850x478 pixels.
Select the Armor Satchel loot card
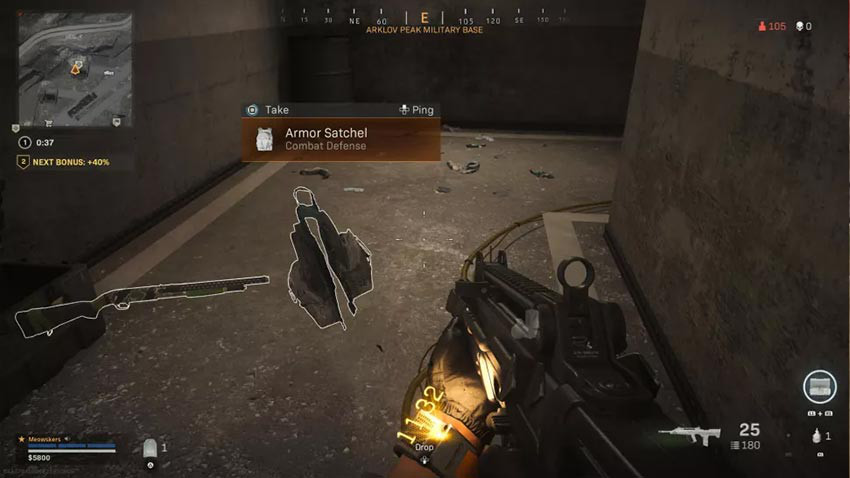(x=341, y=140)
